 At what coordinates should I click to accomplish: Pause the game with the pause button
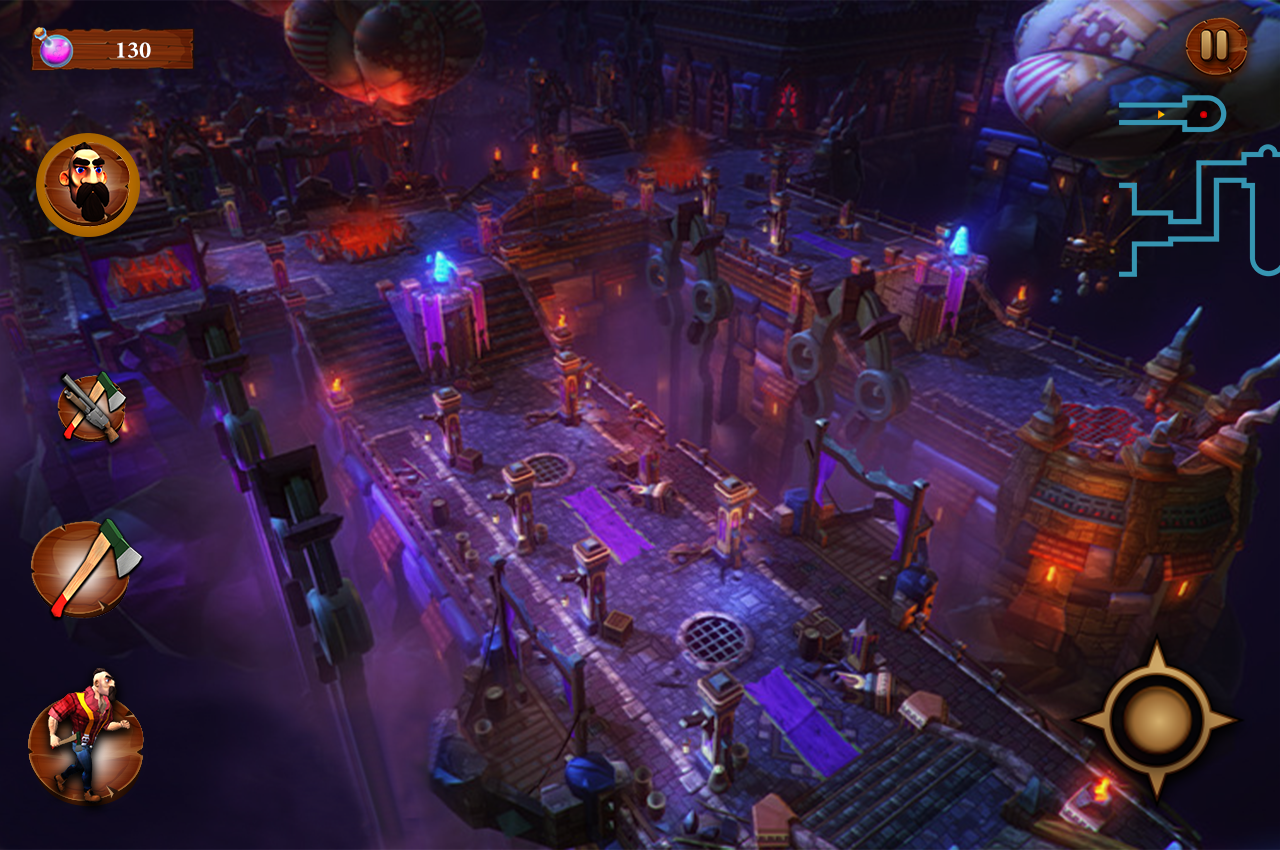pyautogui.click(x=1216, y=46)
